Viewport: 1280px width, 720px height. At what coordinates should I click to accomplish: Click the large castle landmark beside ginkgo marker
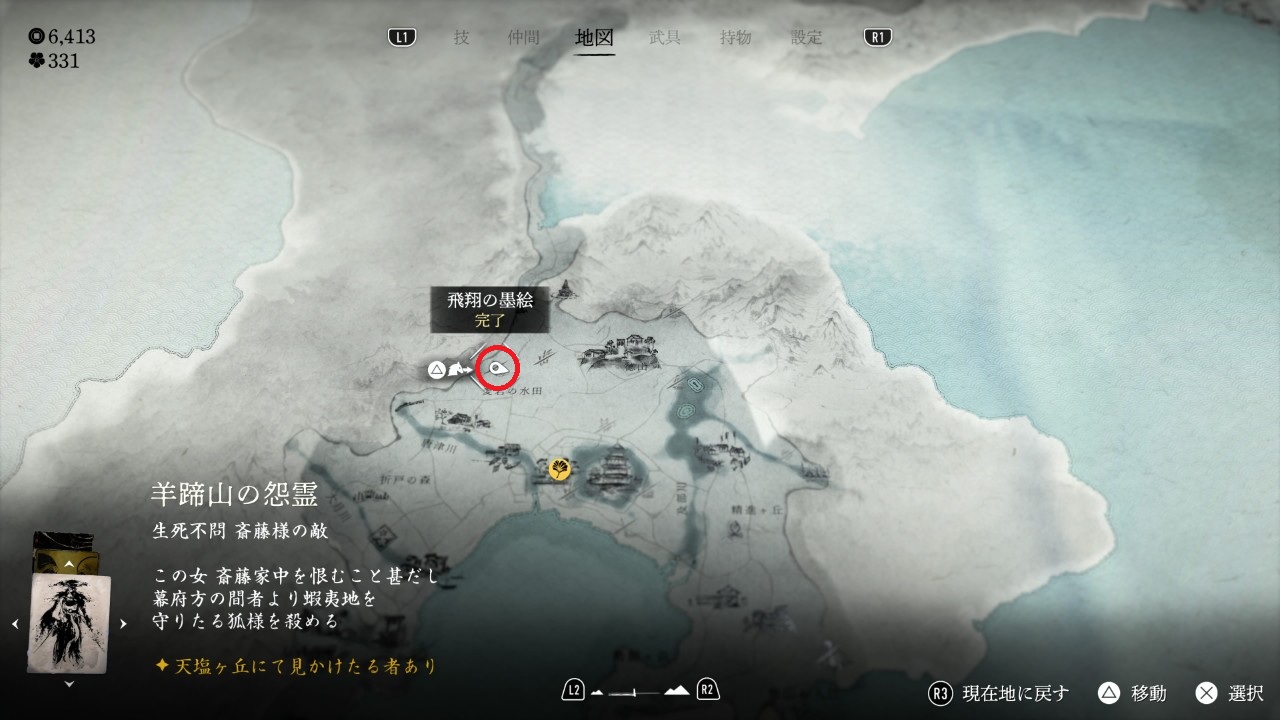tap(615, 470)
